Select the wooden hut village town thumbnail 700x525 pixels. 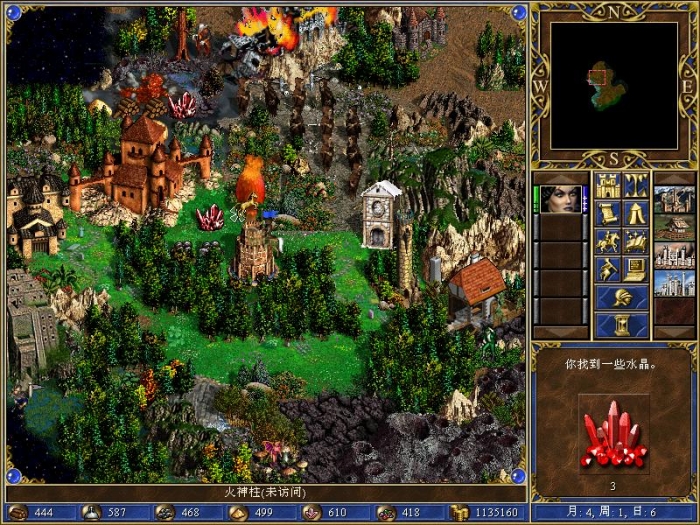673,227
